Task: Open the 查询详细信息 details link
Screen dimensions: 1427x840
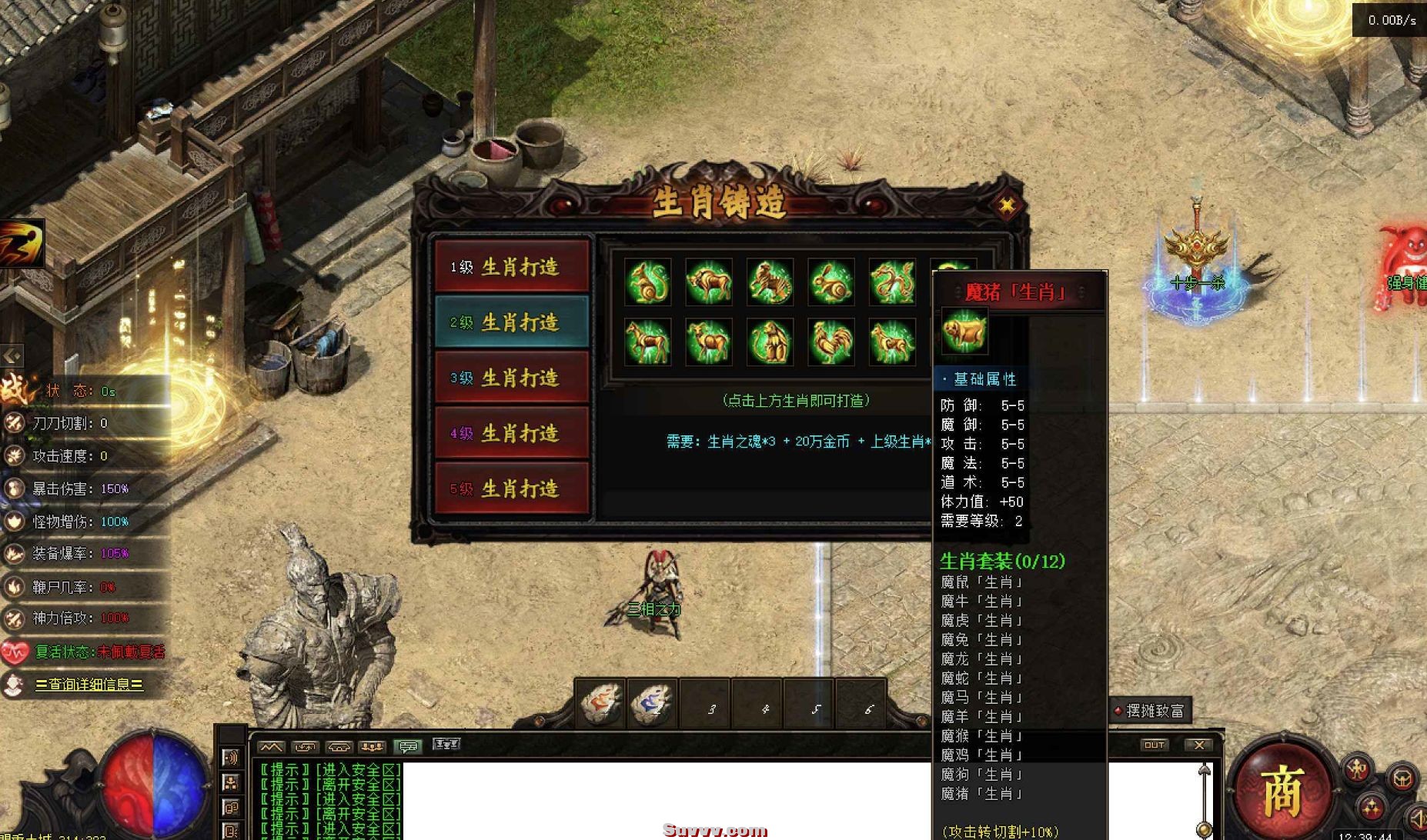Action: (x=89, y=684)
